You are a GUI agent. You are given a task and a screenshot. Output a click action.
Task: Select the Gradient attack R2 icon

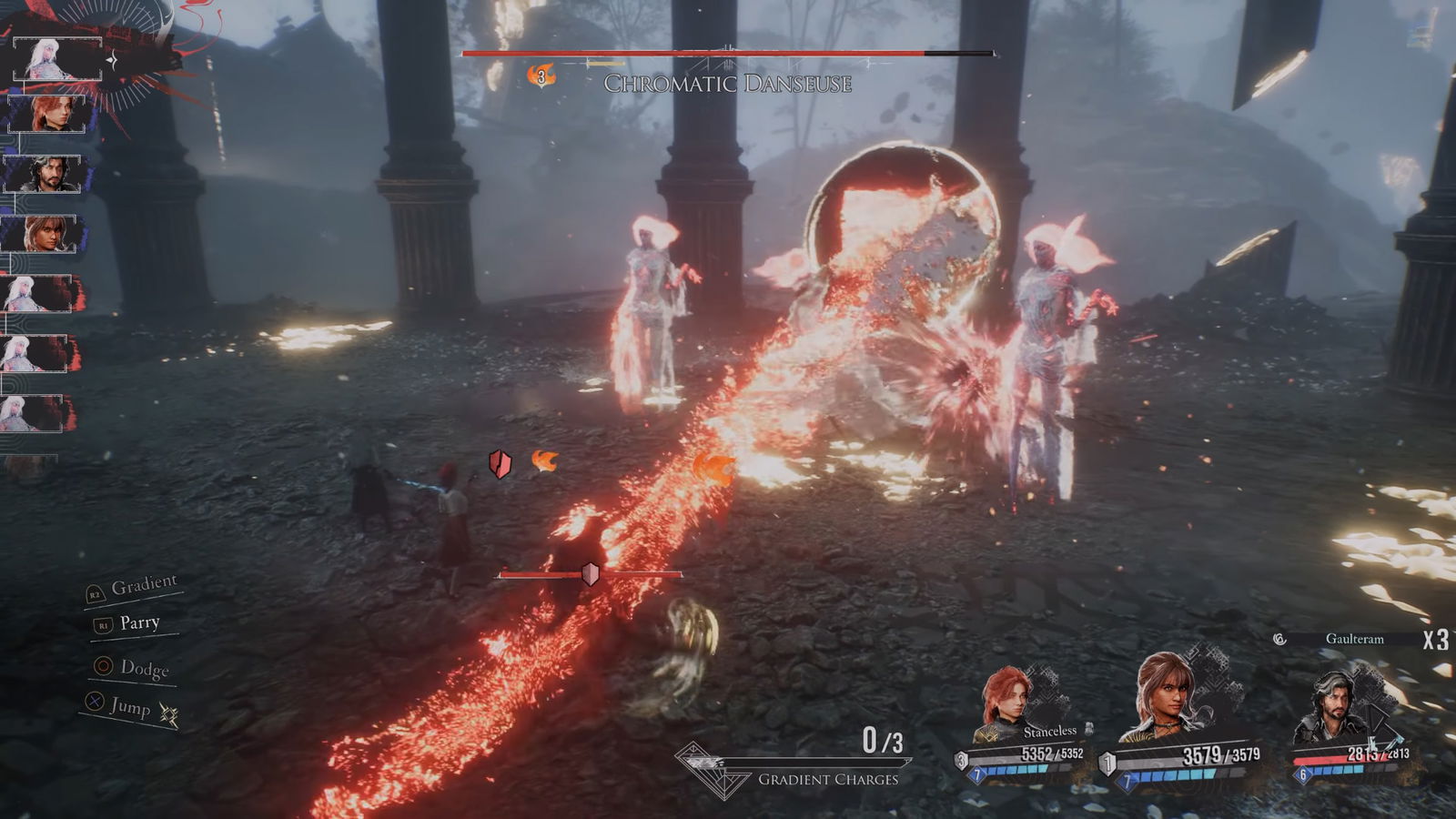(x=96, y=594)
